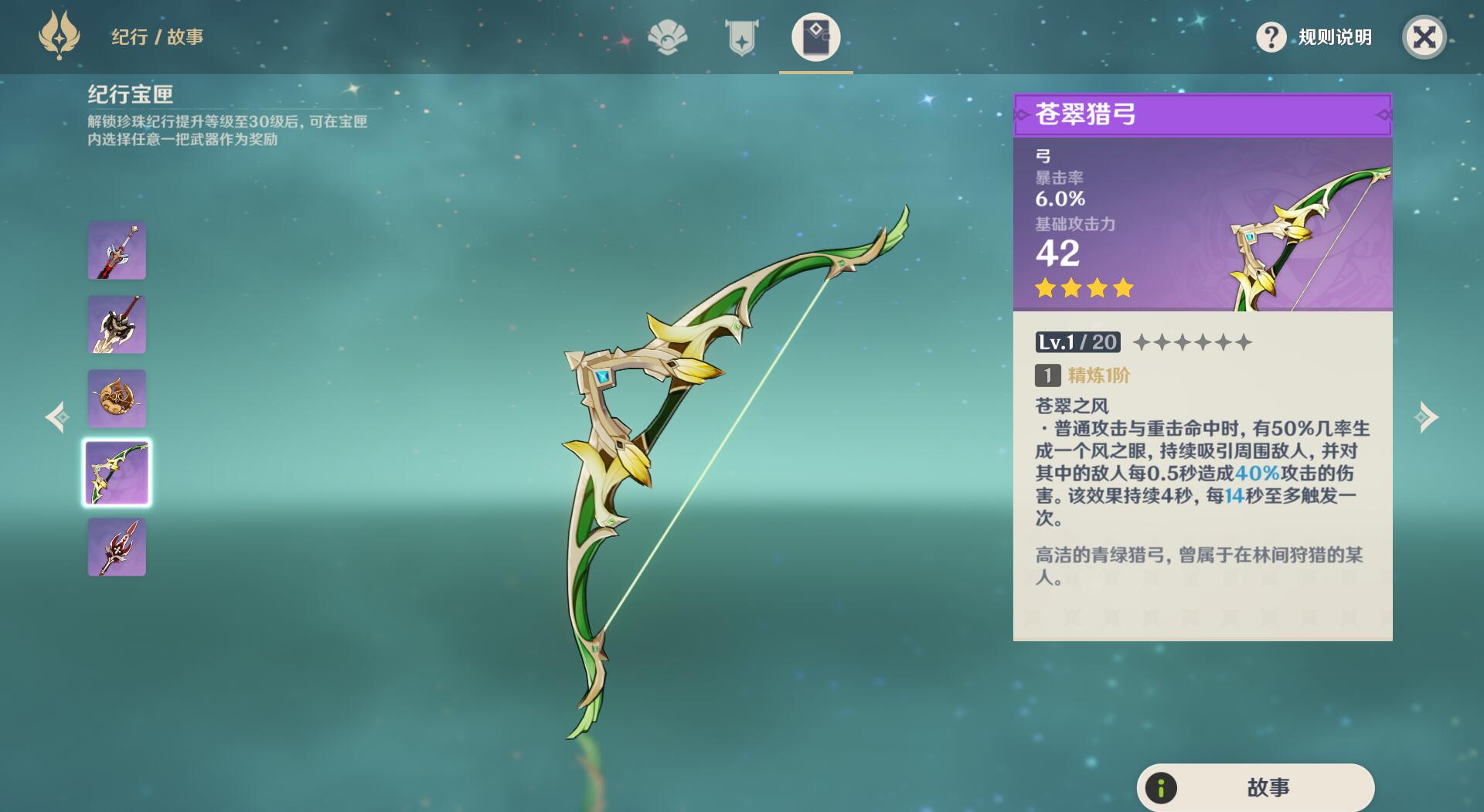This screenshot has width=1484, height=812.
Task: Pick the golden orb catalyst thumbnail
Action: [x=117, y=399]
